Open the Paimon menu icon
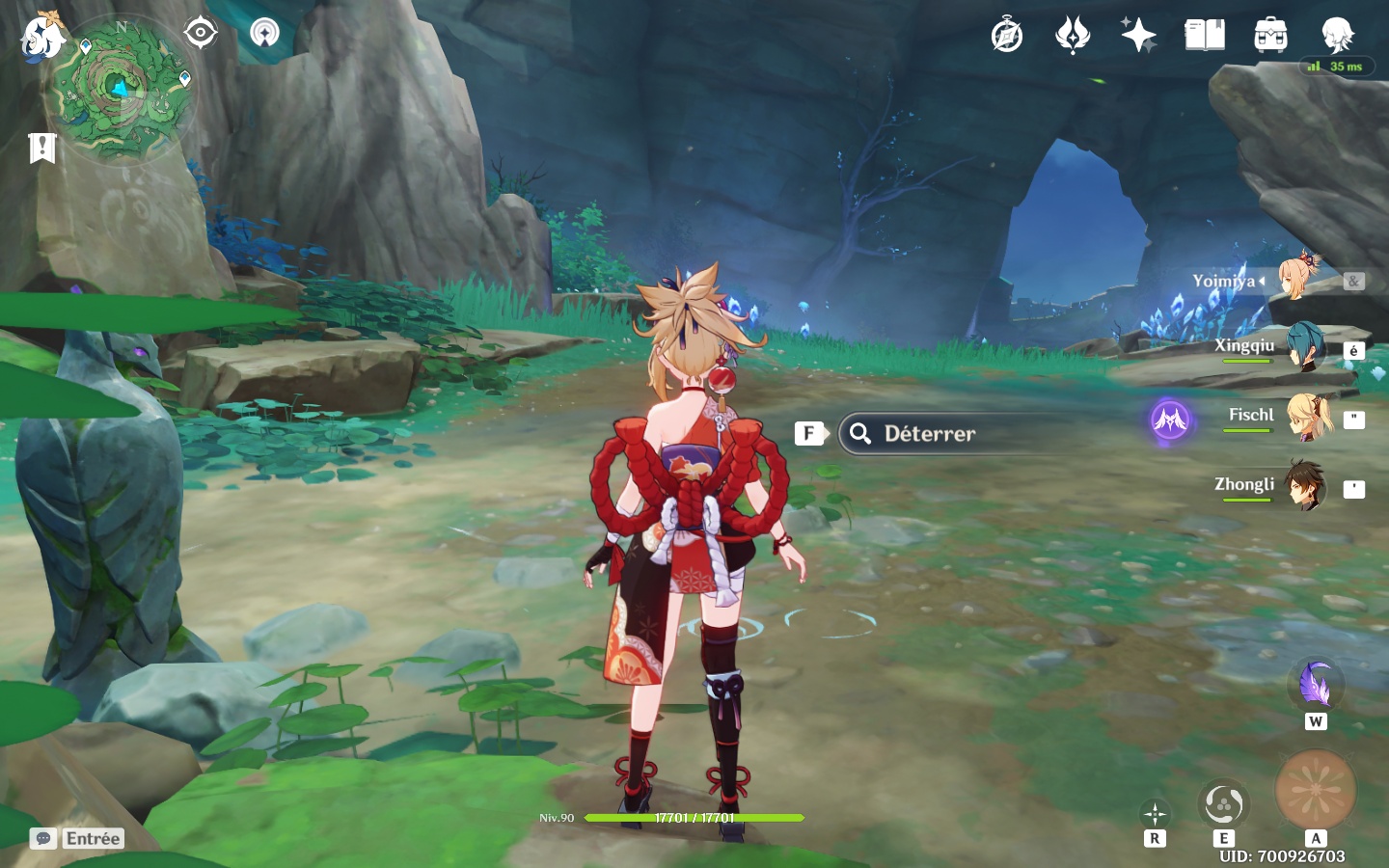 pyautogui.click(x=42, y=37)
